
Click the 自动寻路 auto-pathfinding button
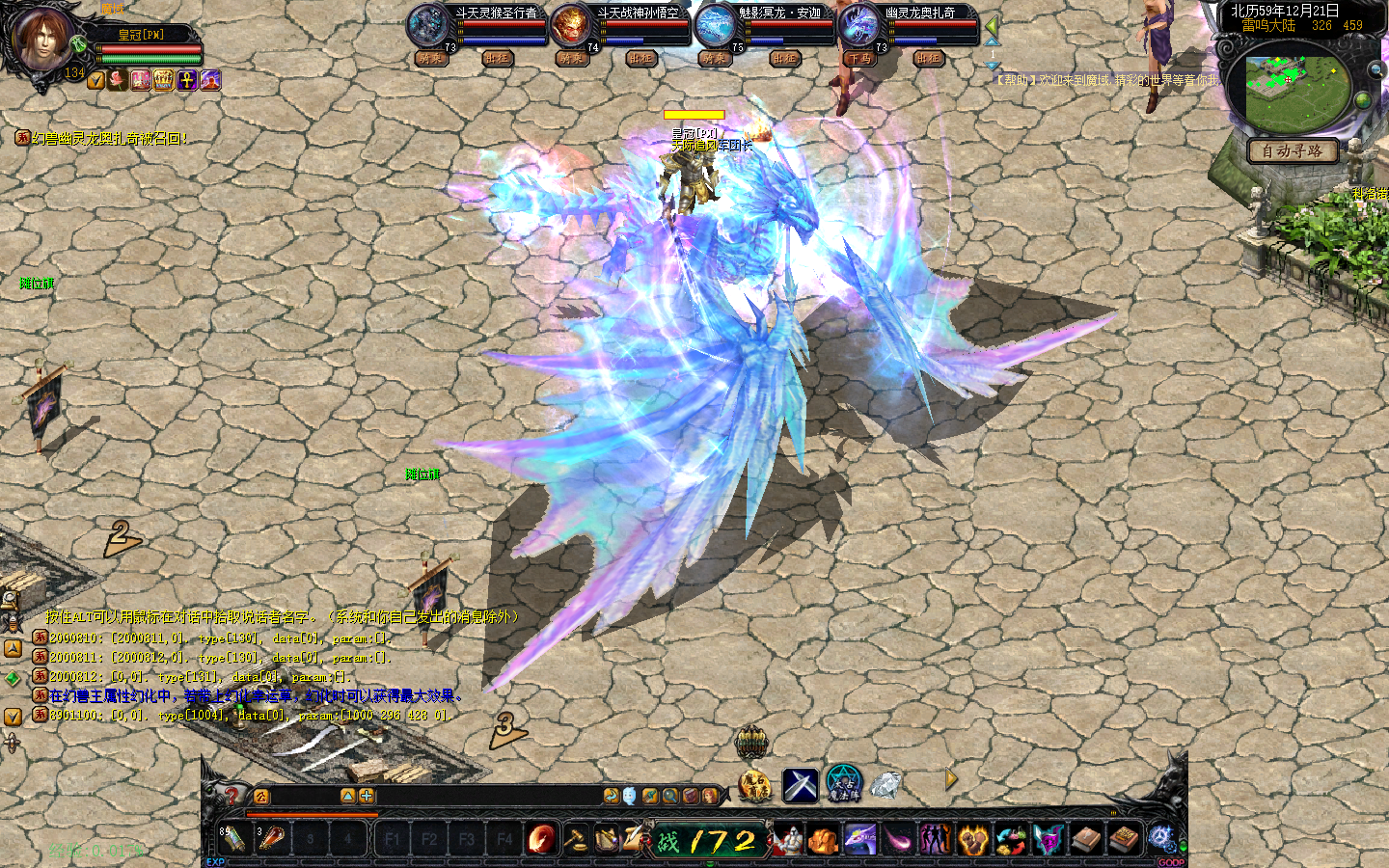click(1292, 150)
